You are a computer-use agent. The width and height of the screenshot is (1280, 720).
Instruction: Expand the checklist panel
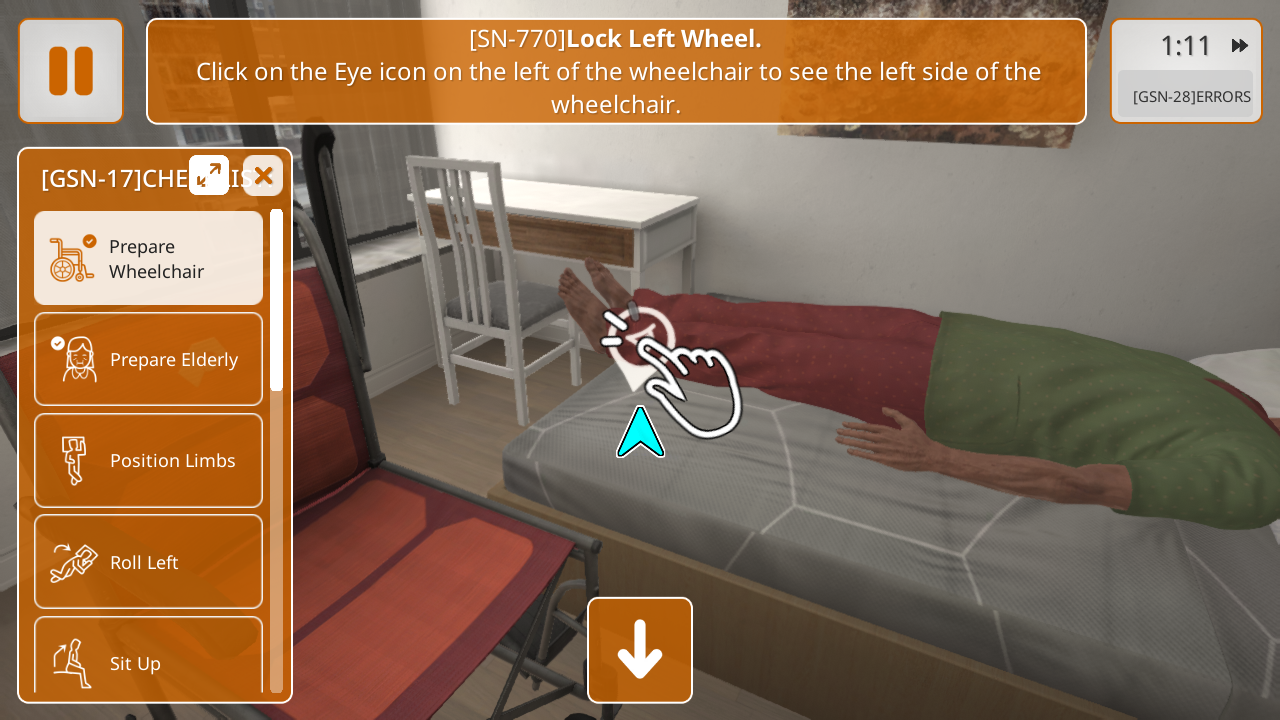pyautogui.click(x=209, y=175)
